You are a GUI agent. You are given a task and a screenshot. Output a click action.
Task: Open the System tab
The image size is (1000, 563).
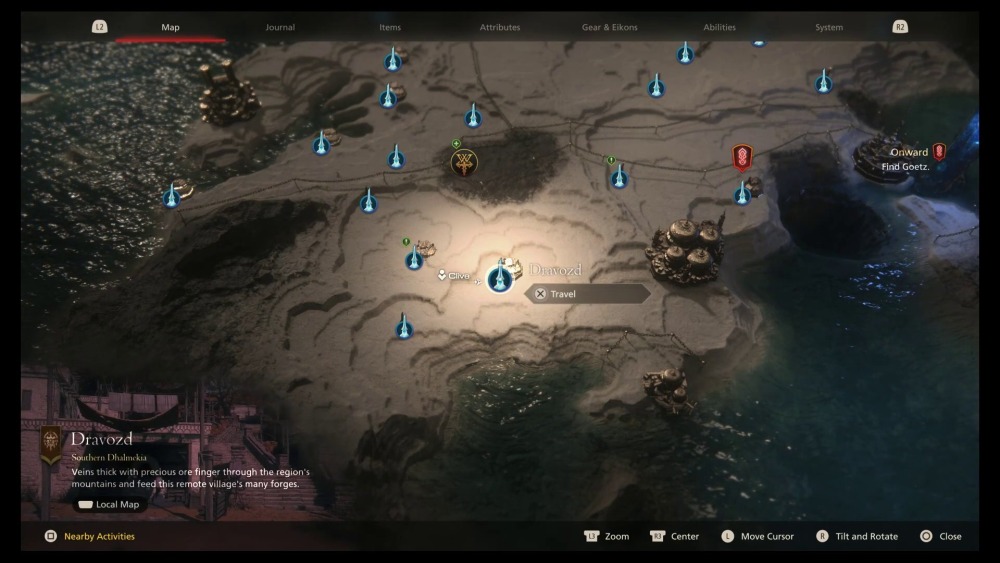point(829,27)
